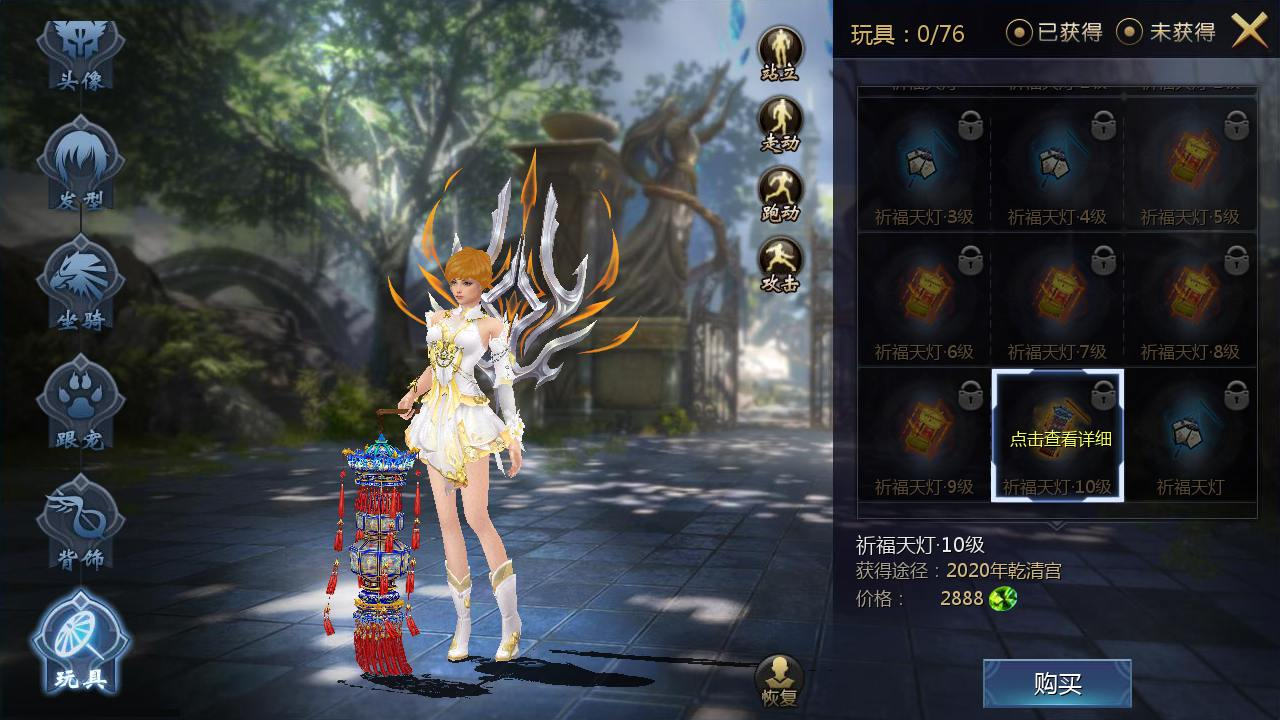Select the 祈福天灯·3级 toy slot
This screenshot has width=1280, height=720.
(924, 166)
